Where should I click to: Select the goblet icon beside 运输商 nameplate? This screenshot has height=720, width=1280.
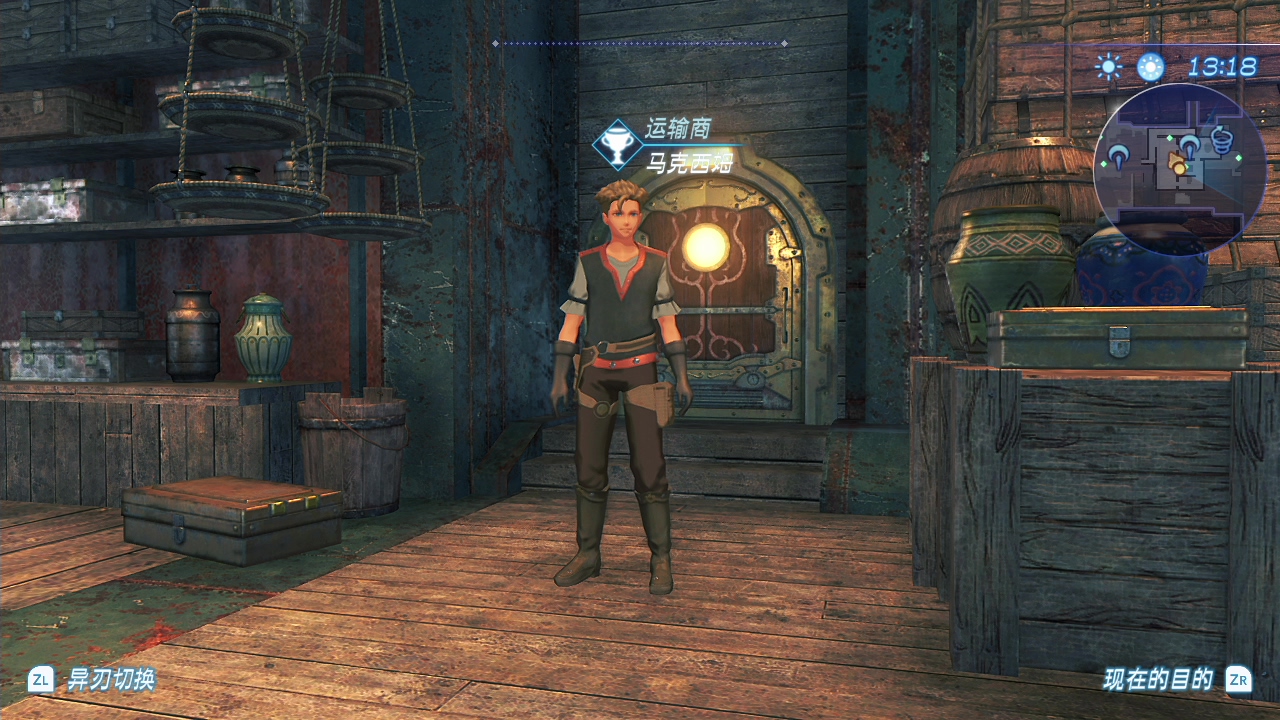coord(617,145)
